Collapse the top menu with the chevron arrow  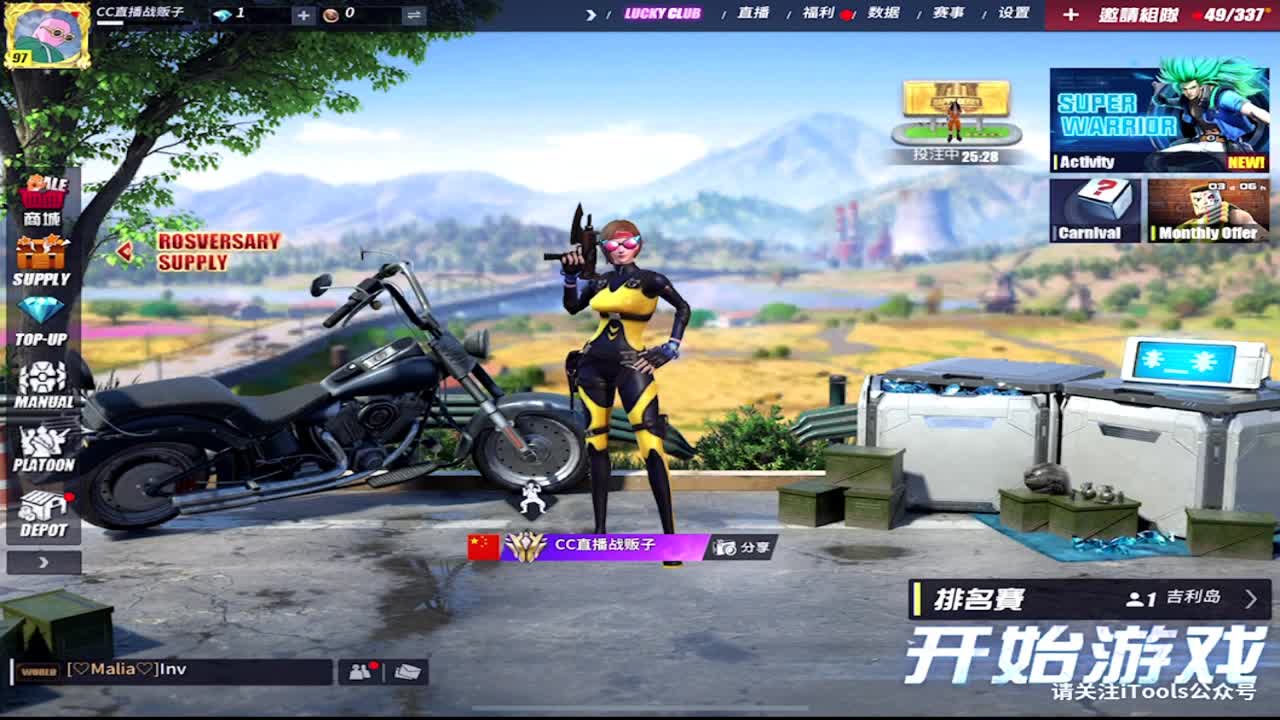click(x=589, y=15)
